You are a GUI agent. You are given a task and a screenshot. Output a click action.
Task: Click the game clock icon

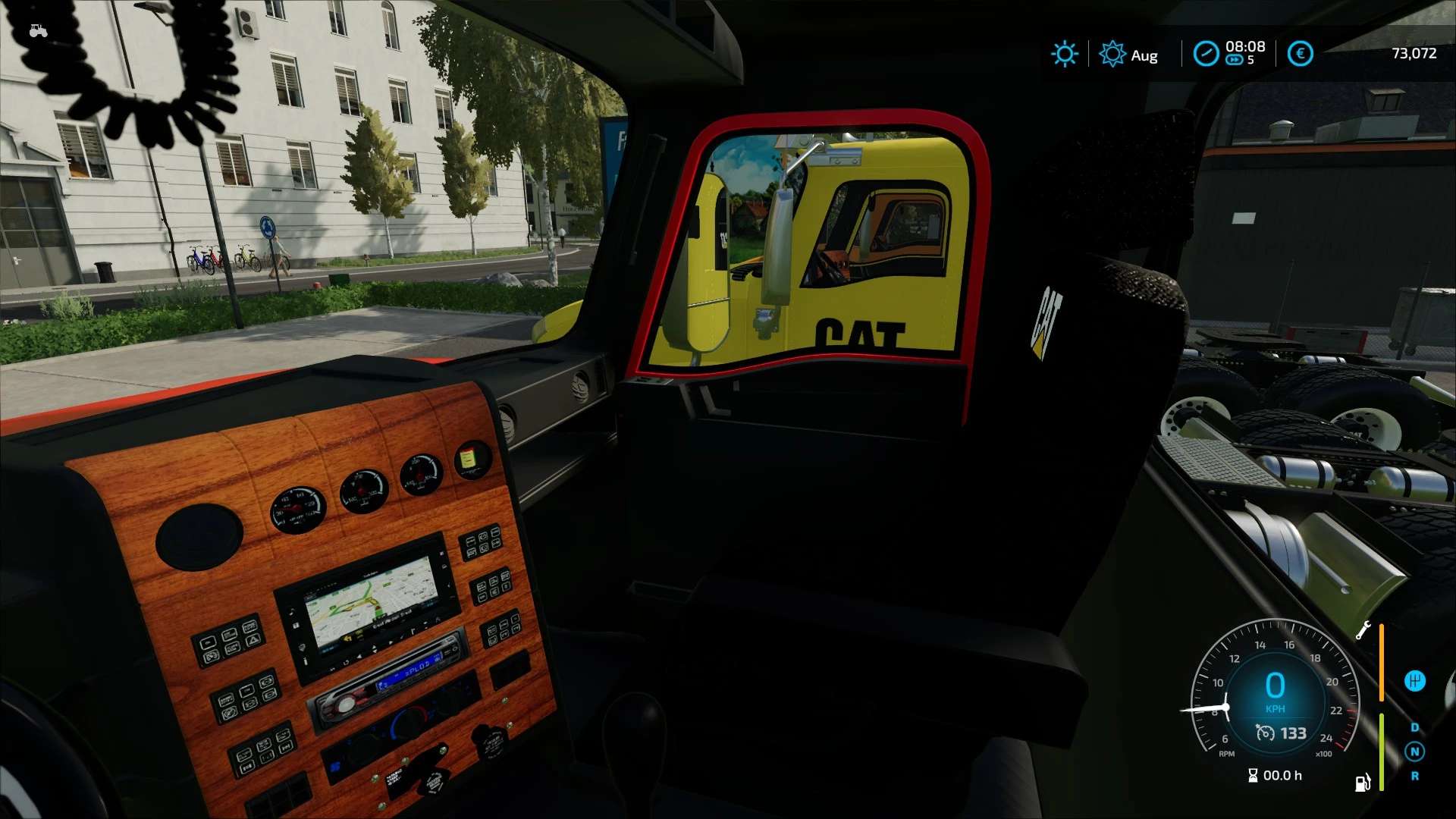(x=1206, y=54)
